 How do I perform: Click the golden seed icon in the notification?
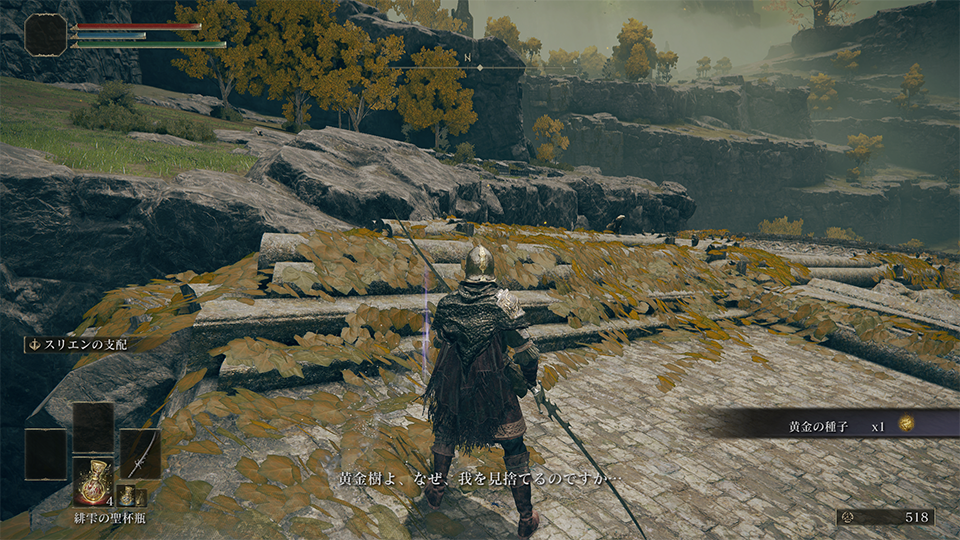coord(906,425)
